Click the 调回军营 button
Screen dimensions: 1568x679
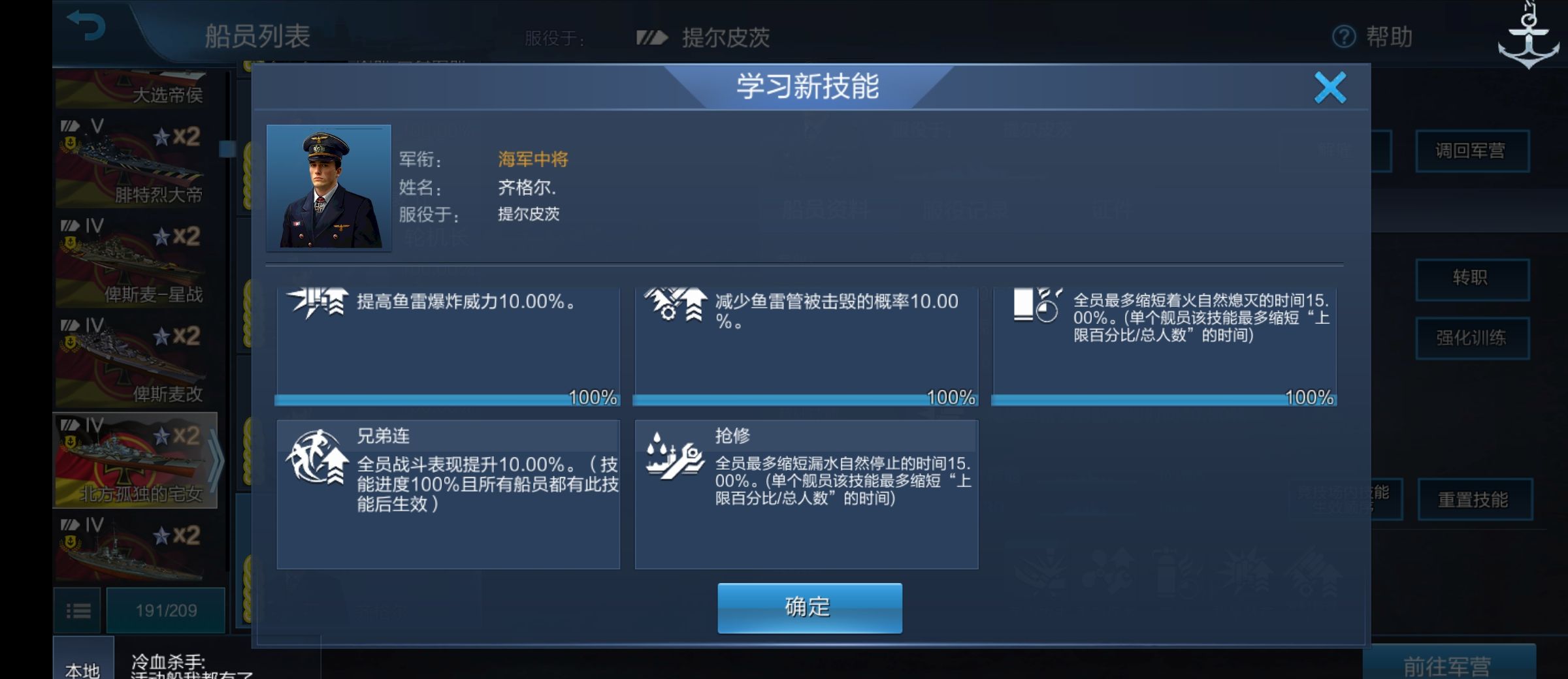click(x=1473, y=150)
